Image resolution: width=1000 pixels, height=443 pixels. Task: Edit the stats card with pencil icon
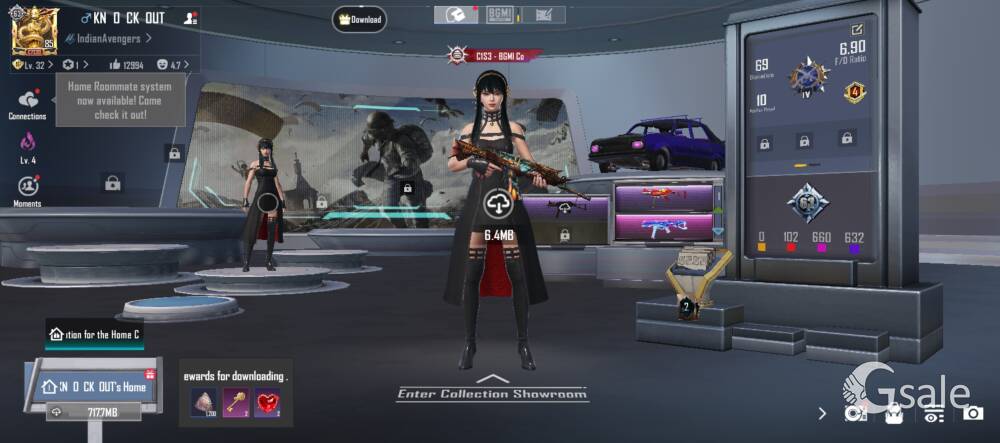click(858, 30)
